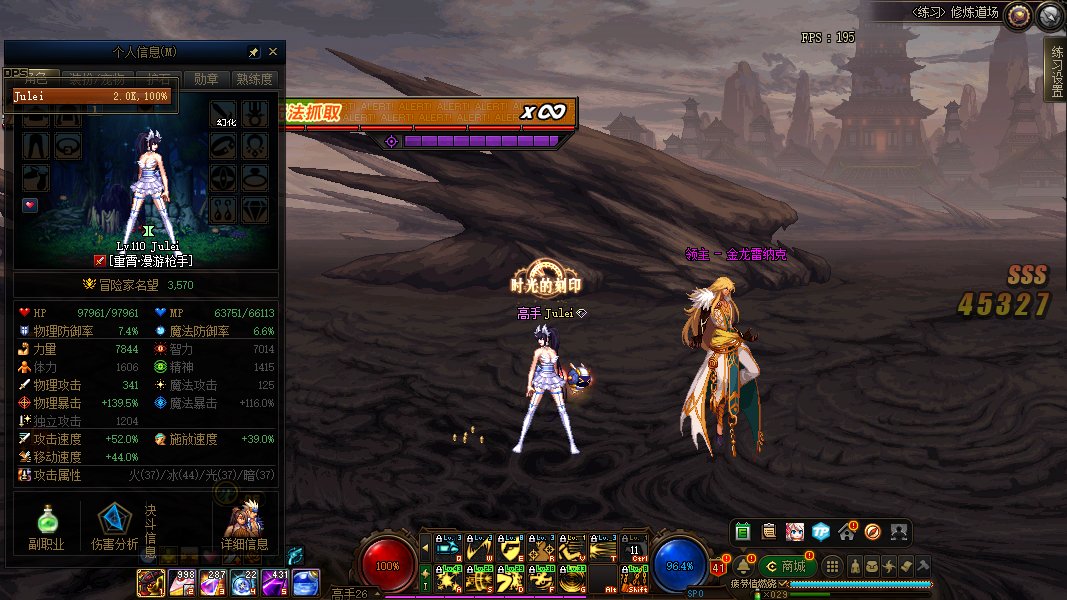Viewport: 1067px width, 600px height.
Task: Open the grid menu button
Action: [833, 566]
